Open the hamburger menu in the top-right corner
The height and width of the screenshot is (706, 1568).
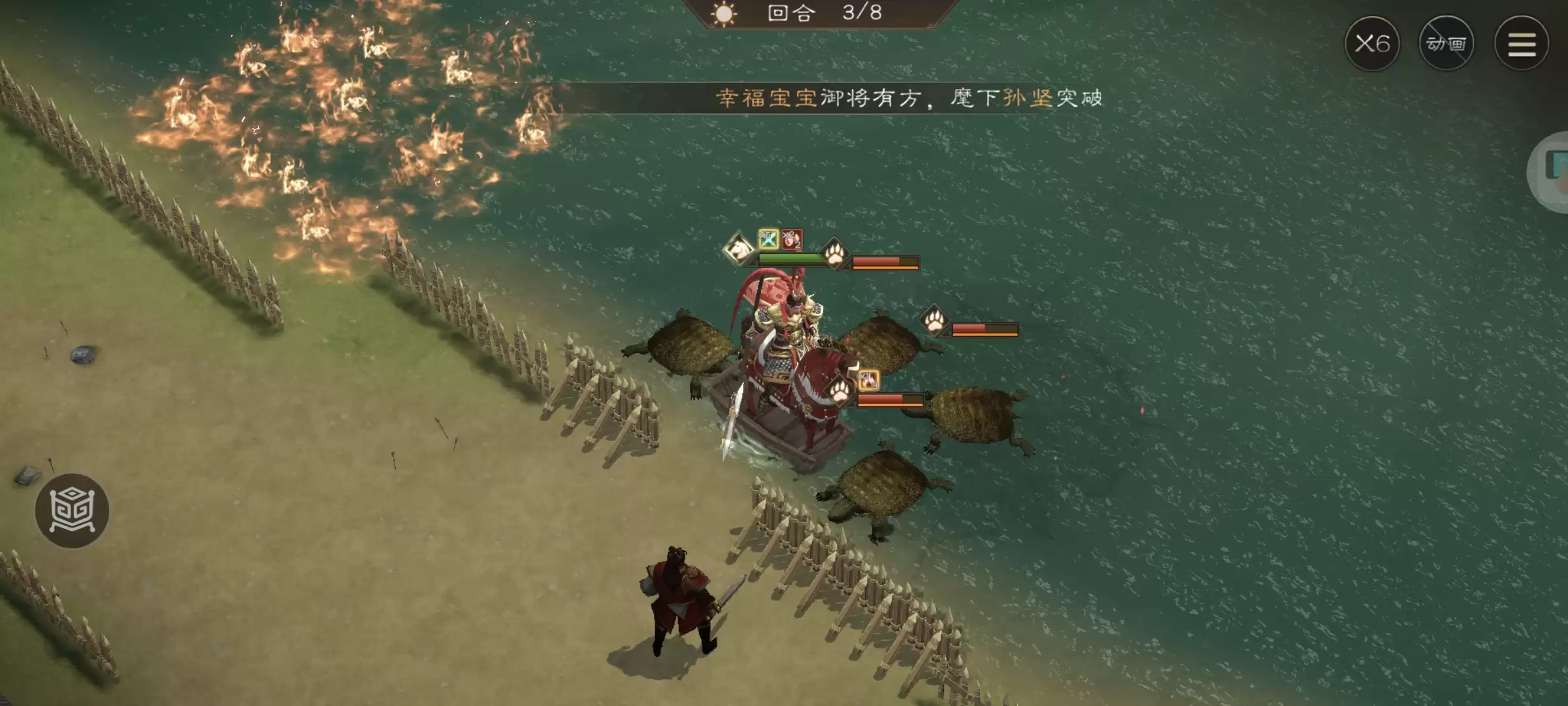[x=1522, y=42]
